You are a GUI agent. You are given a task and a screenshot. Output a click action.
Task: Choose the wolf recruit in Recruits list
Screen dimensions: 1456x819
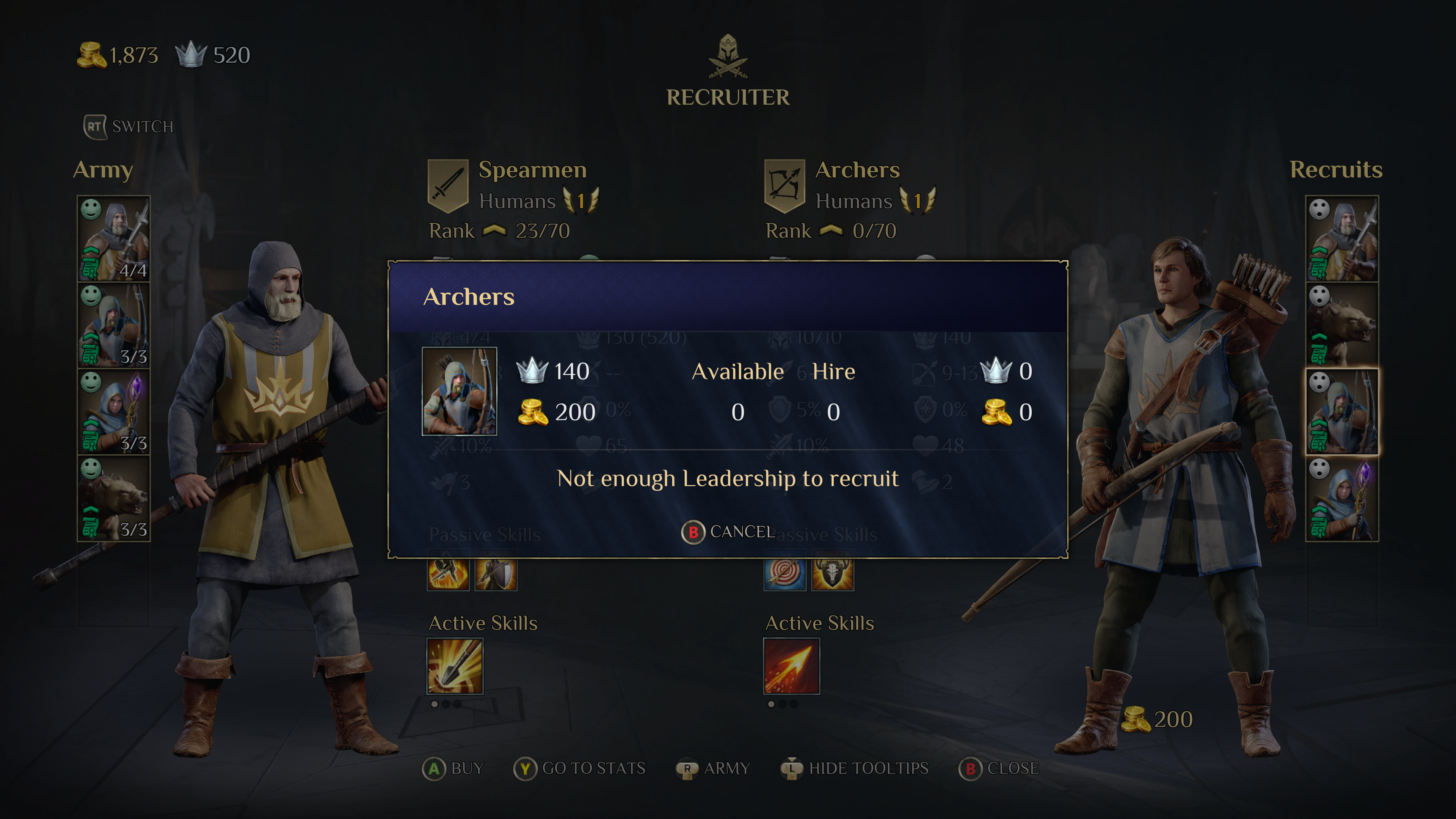coord(1341,325)
